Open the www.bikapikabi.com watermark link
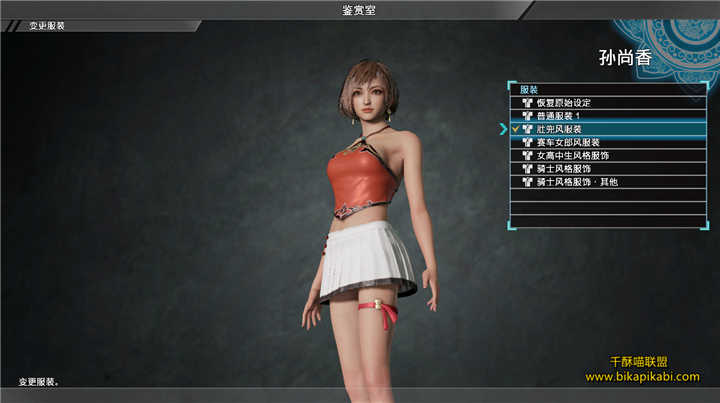 point(642,377)
